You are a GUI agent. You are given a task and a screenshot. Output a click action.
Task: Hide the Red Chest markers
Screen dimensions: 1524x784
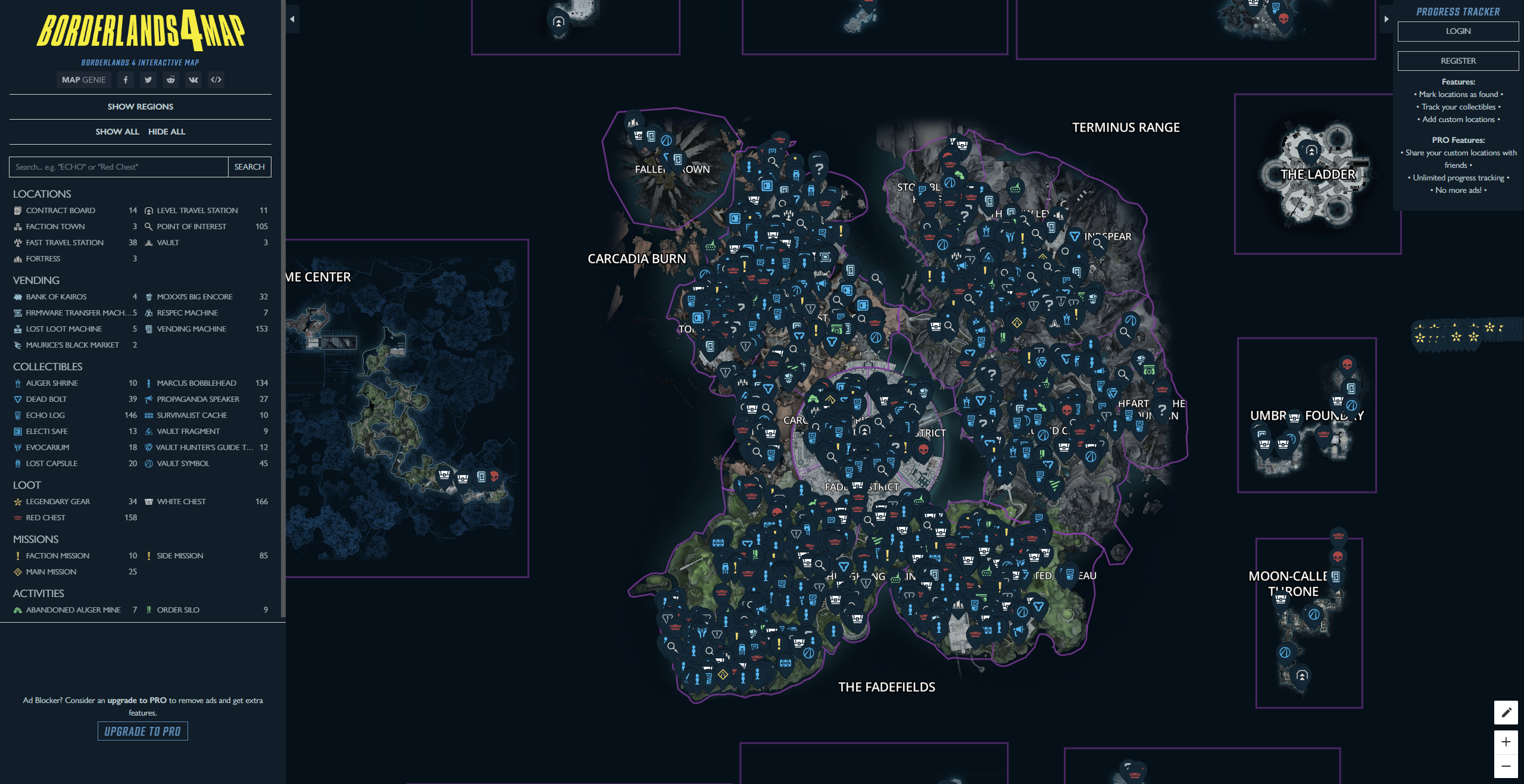coord(17,517)
